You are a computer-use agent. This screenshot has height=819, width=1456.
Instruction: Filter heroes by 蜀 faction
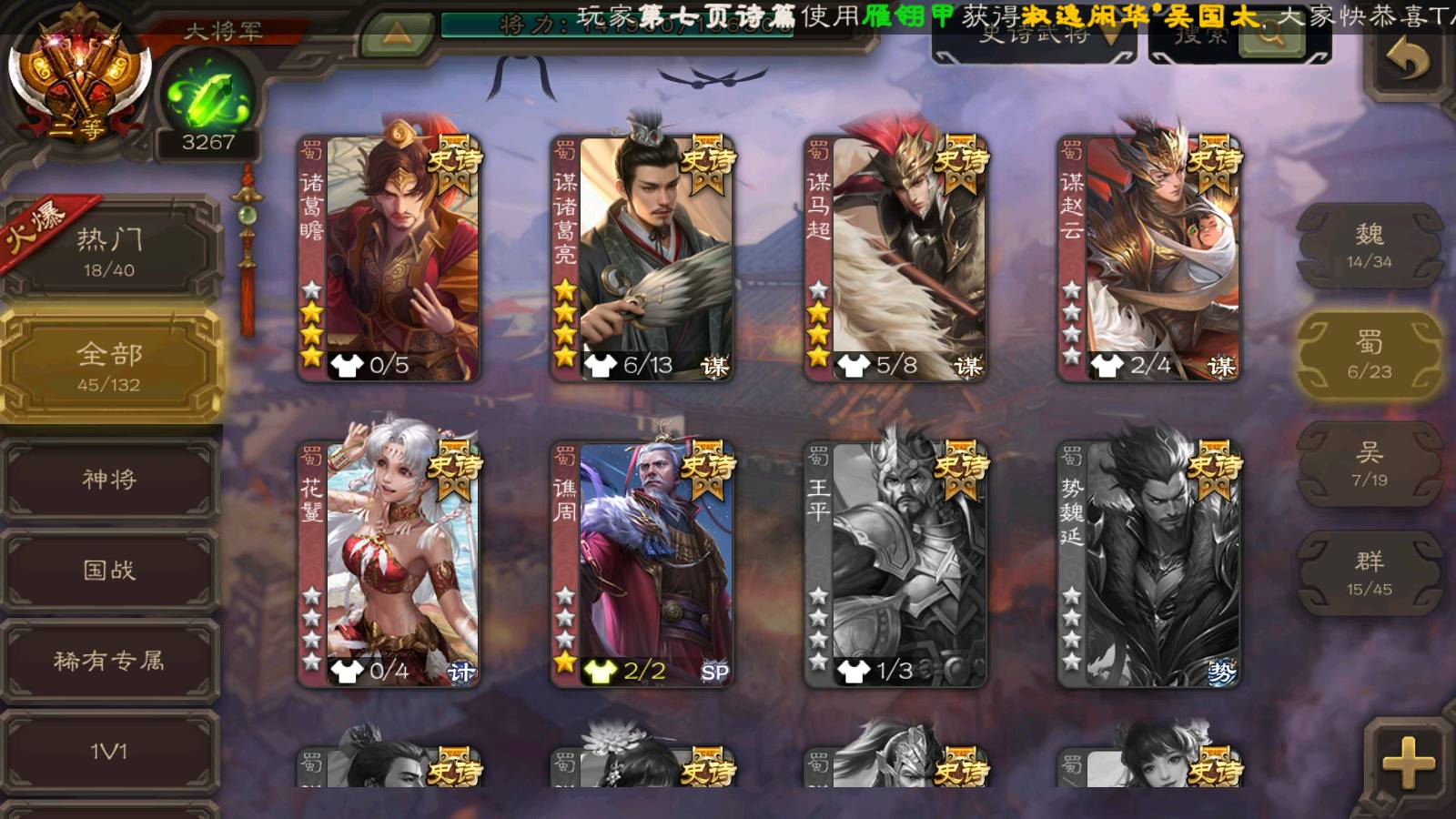1369,355
